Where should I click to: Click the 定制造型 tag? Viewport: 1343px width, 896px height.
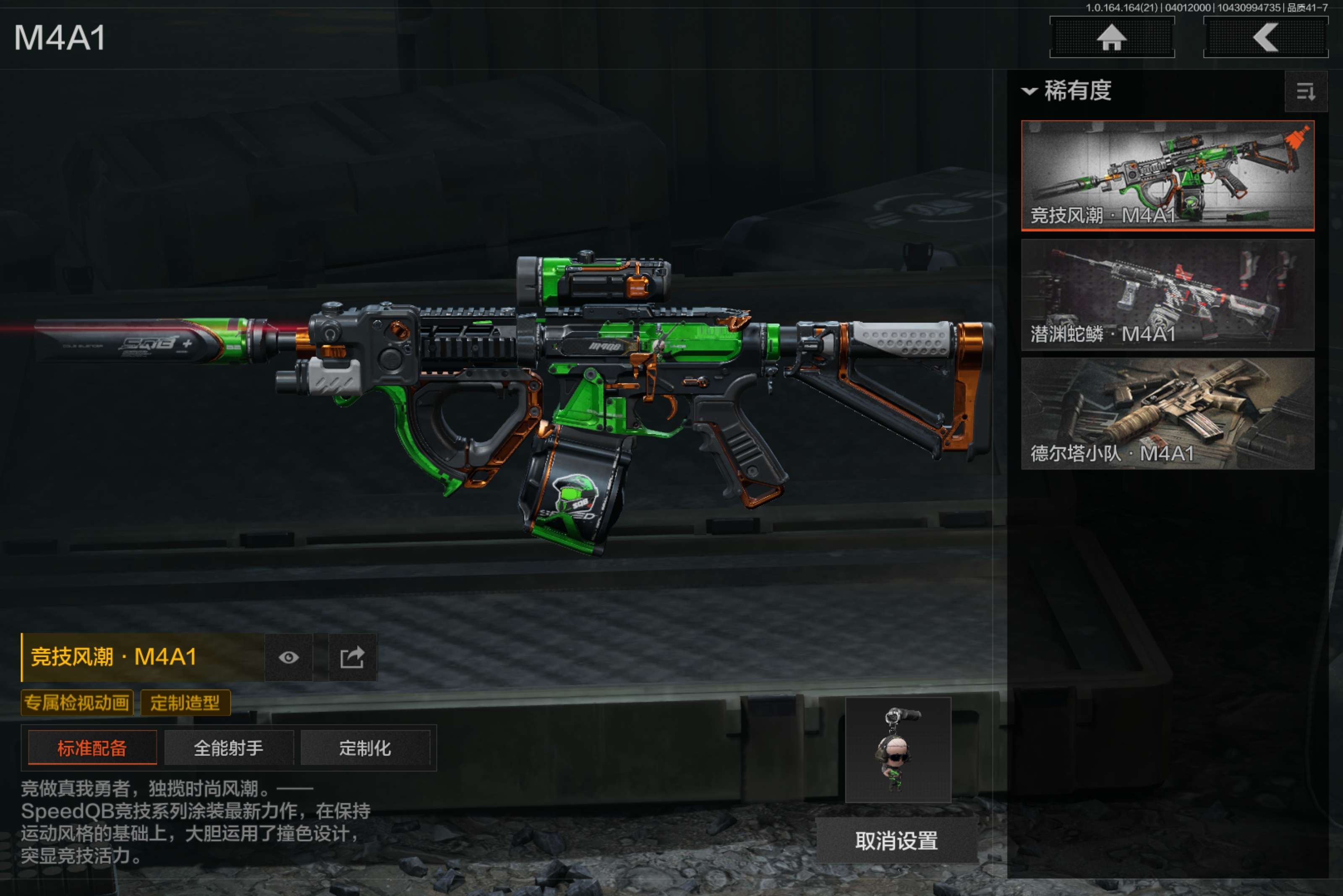(x=185, y=702)
